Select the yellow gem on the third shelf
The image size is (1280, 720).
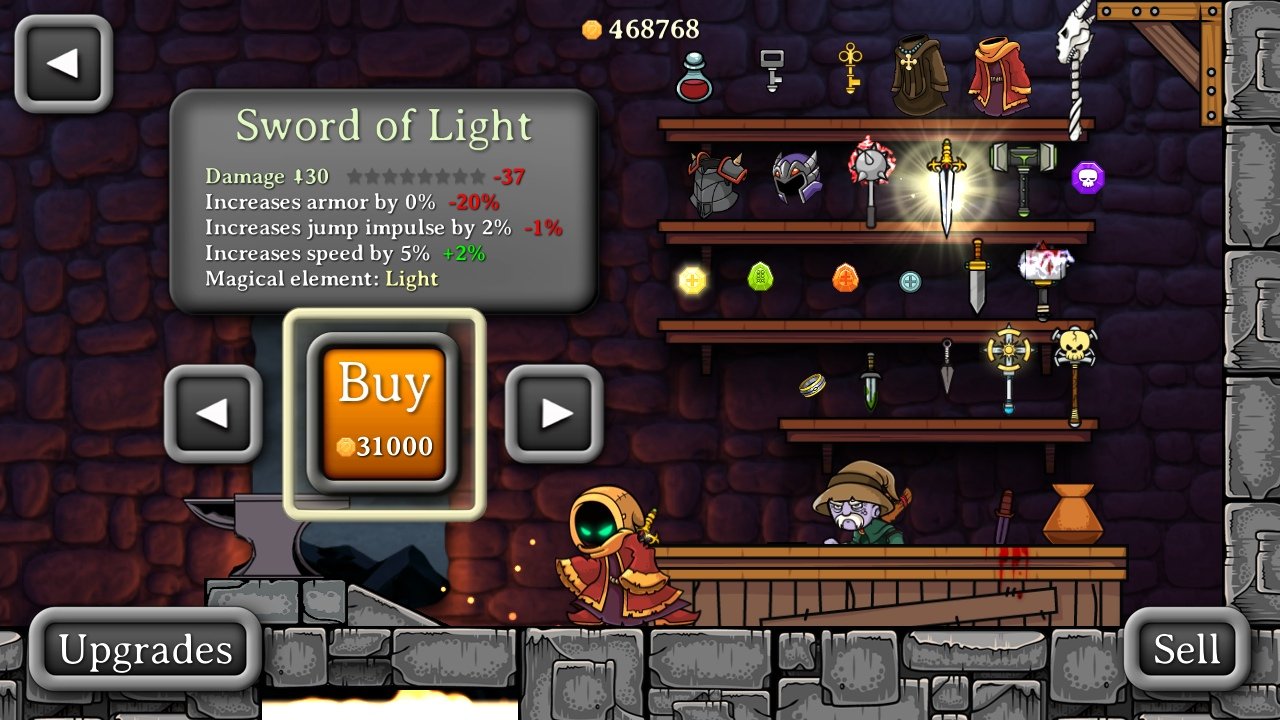coord(690,281)
